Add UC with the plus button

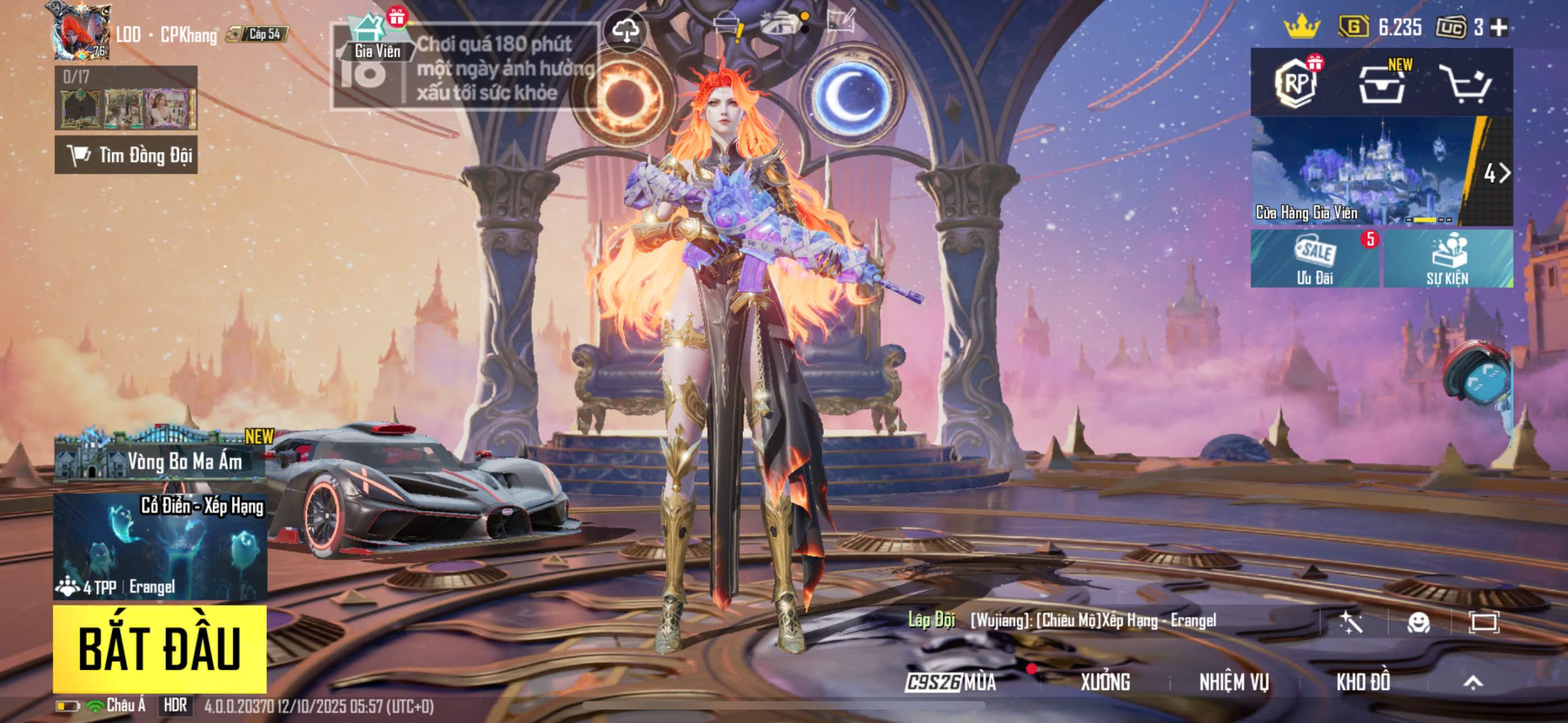(x=1499, y=27)
